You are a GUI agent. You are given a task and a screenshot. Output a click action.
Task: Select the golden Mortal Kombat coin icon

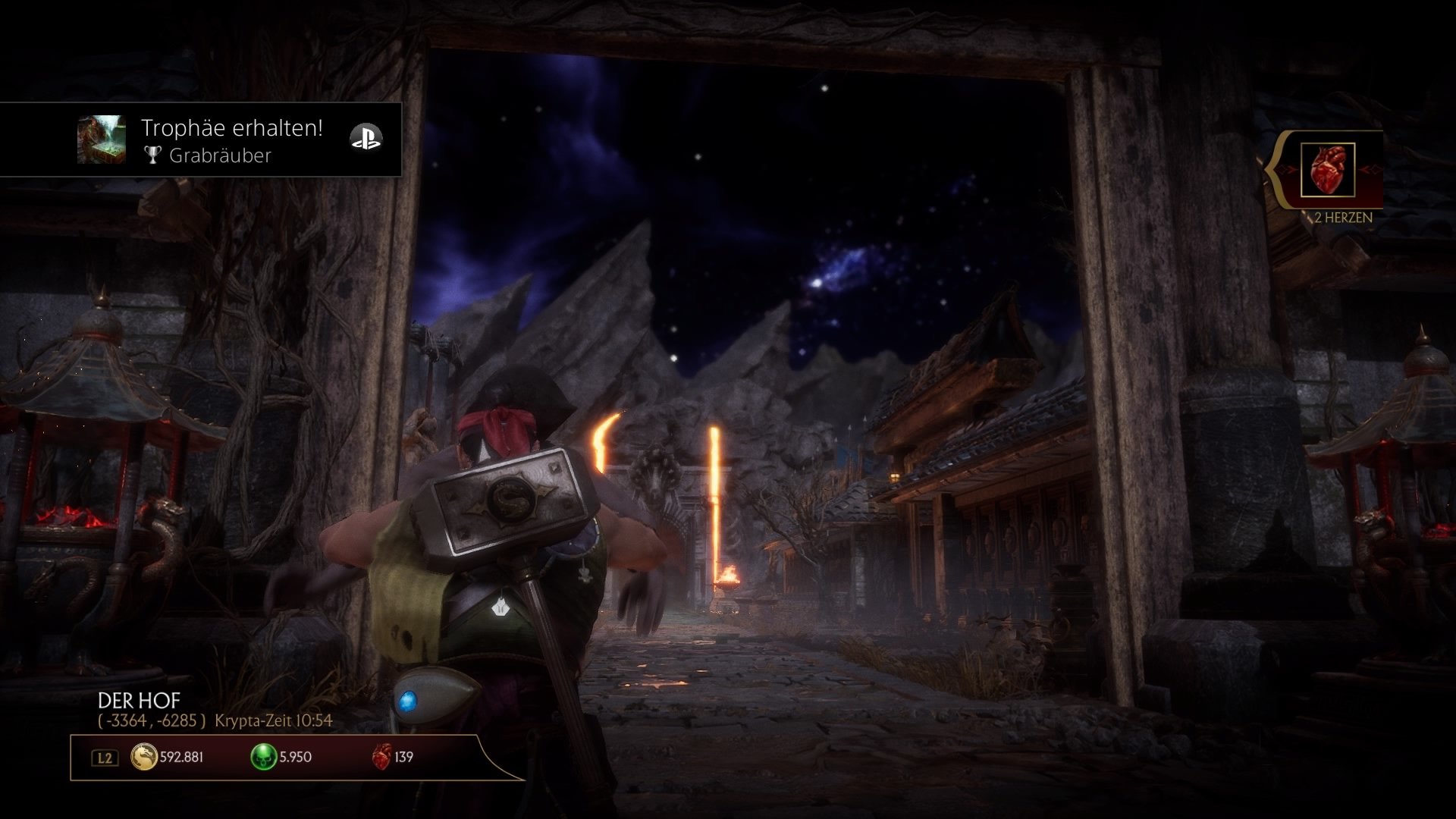146,757
